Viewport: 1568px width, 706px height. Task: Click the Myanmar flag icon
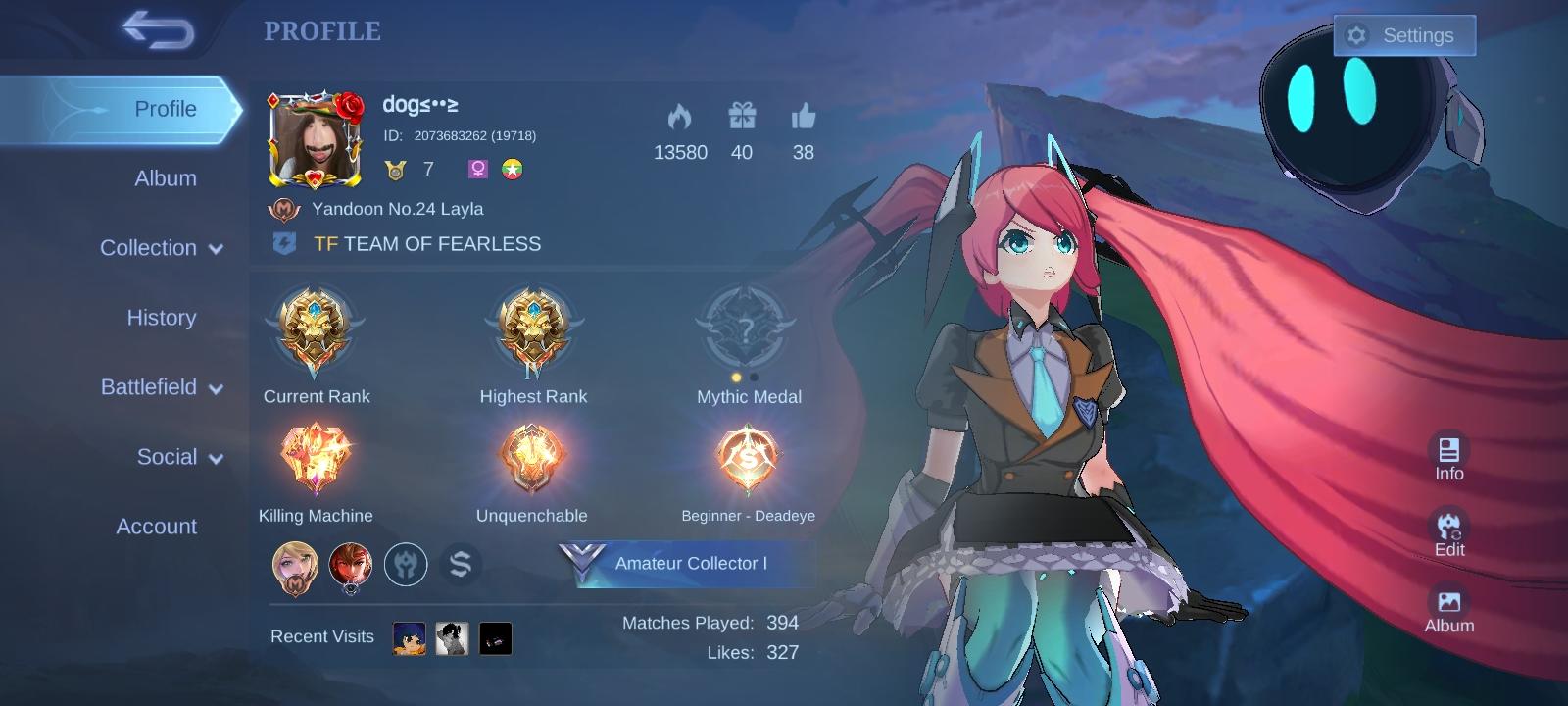[x=513, y=169]
